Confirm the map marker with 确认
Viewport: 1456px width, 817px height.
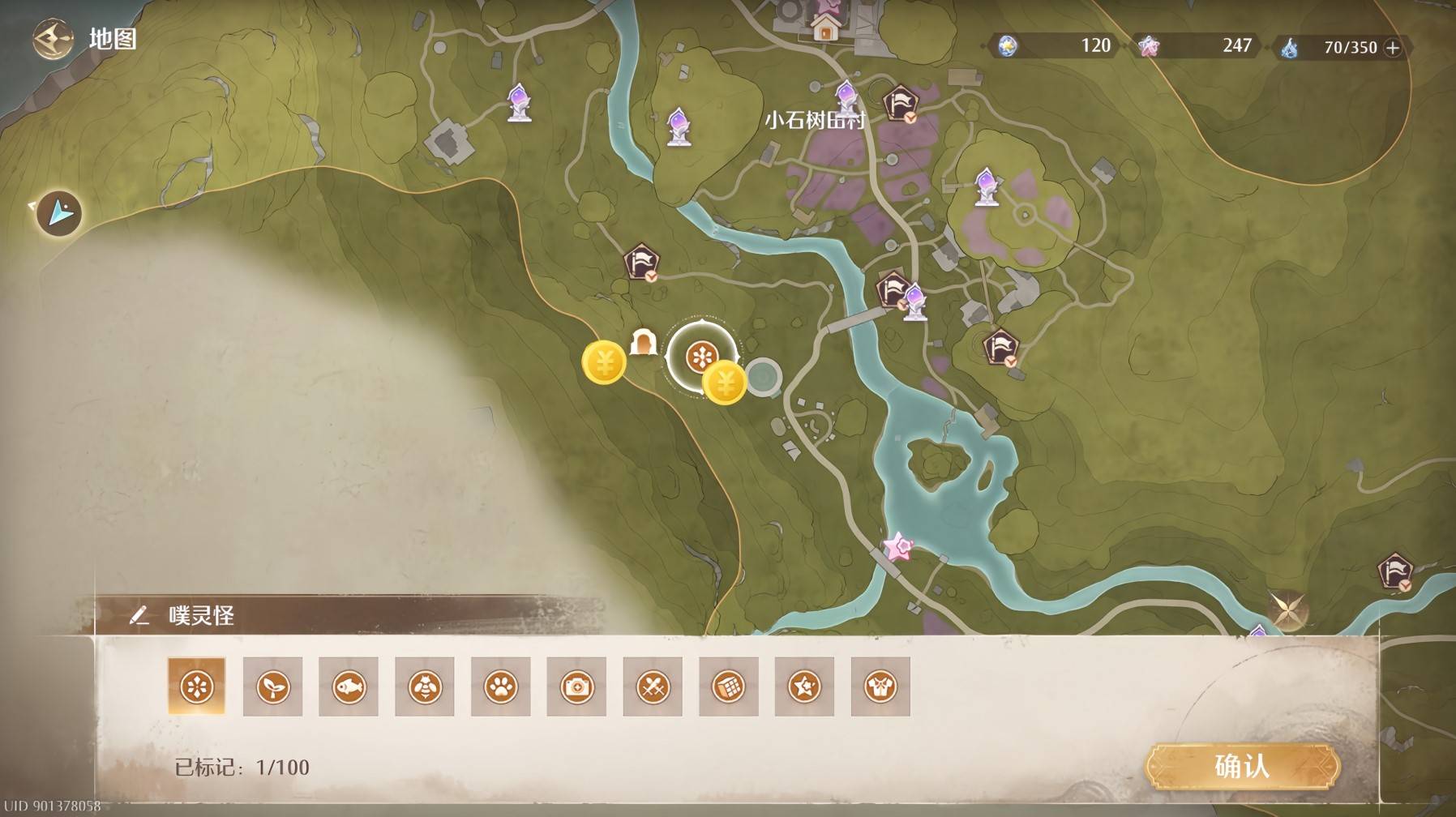[1241, 766]
